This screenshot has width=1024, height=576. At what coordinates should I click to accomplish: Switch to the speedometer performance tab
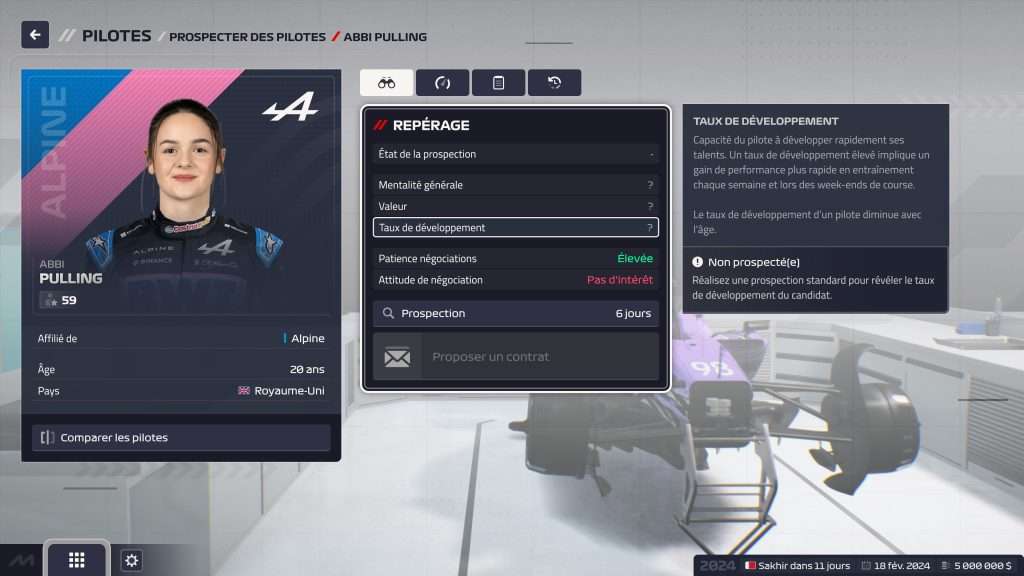(x=443, y=83)
